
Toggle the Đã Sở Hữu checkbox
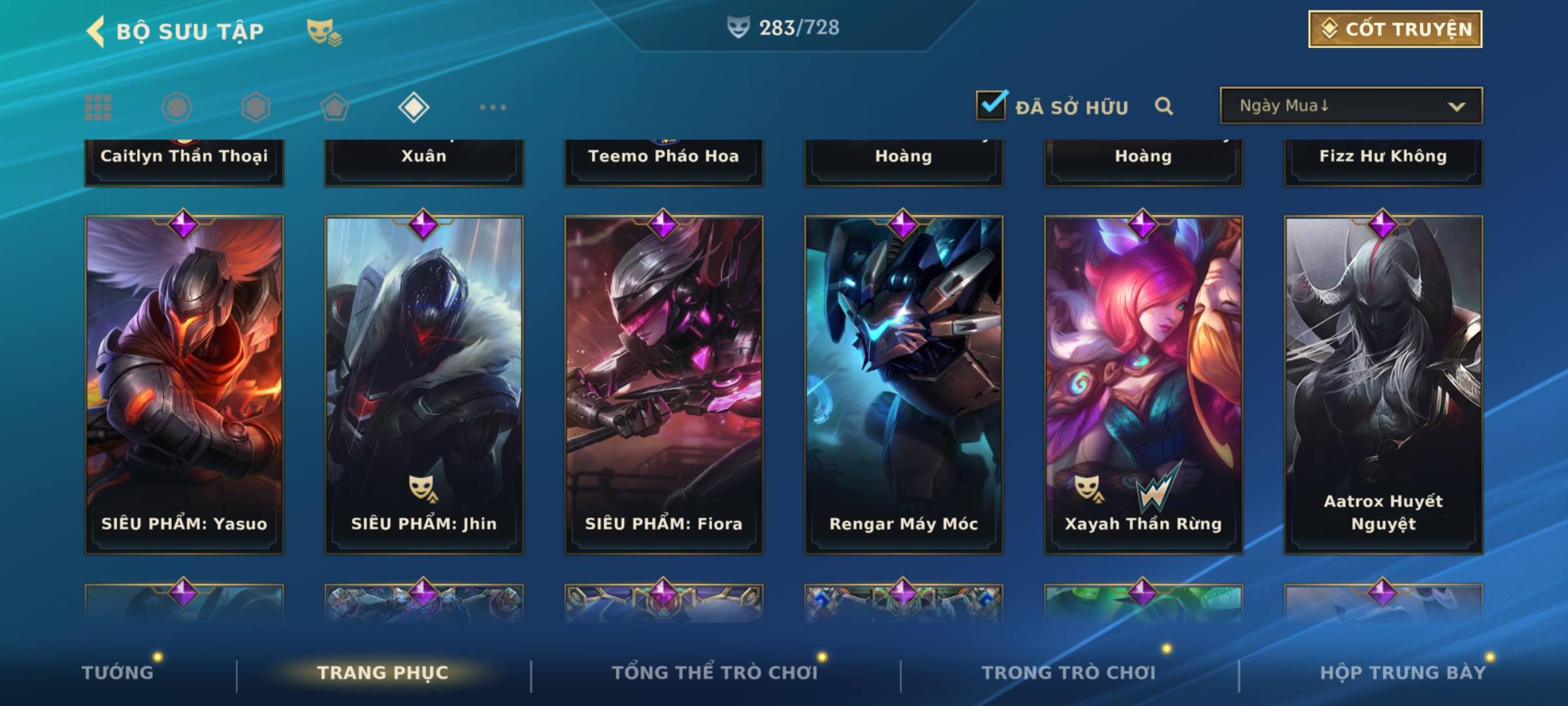(991, 105)
